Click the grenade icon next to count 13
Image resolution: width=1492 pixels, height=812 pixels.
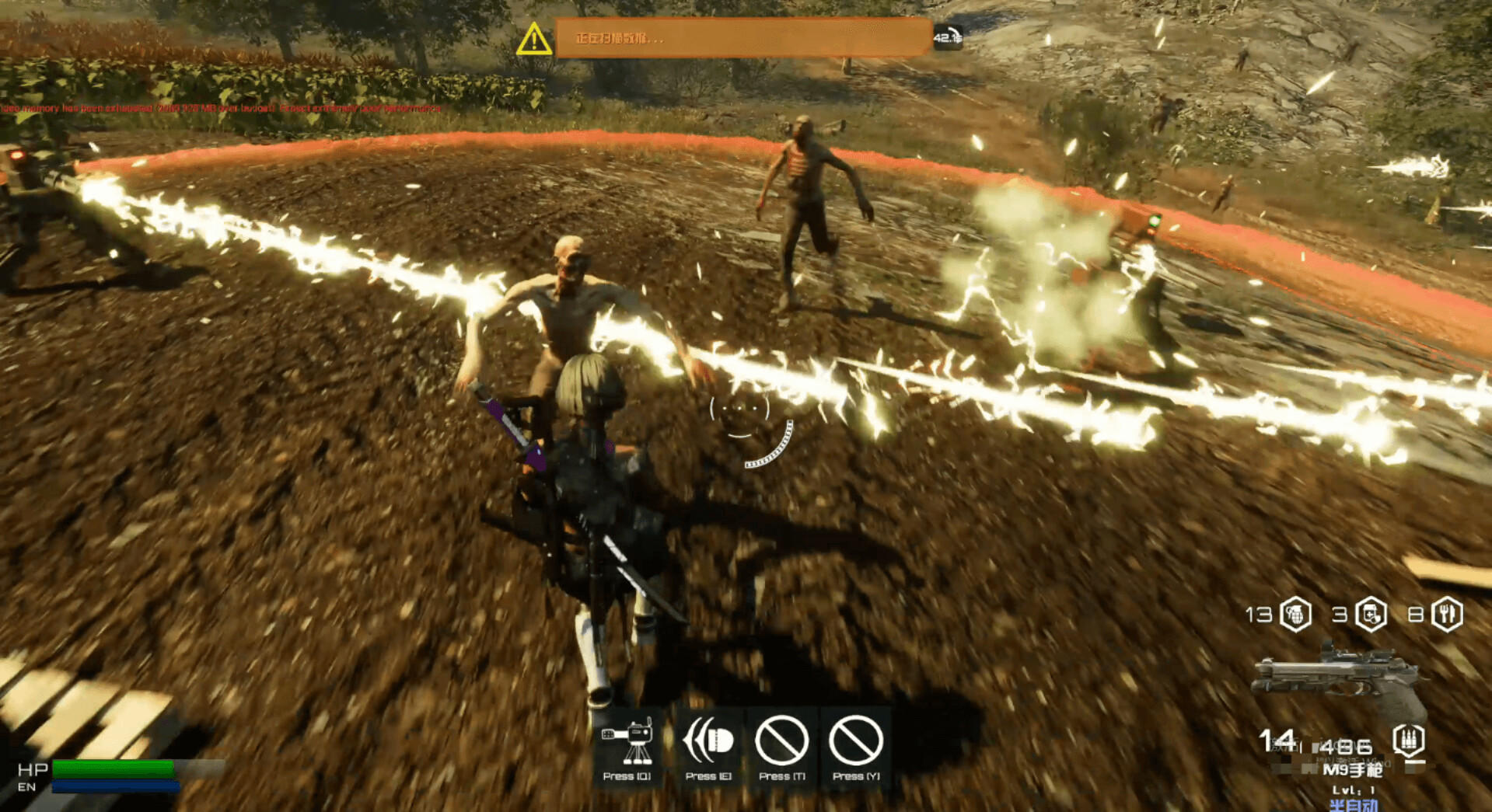[1295, 615]
